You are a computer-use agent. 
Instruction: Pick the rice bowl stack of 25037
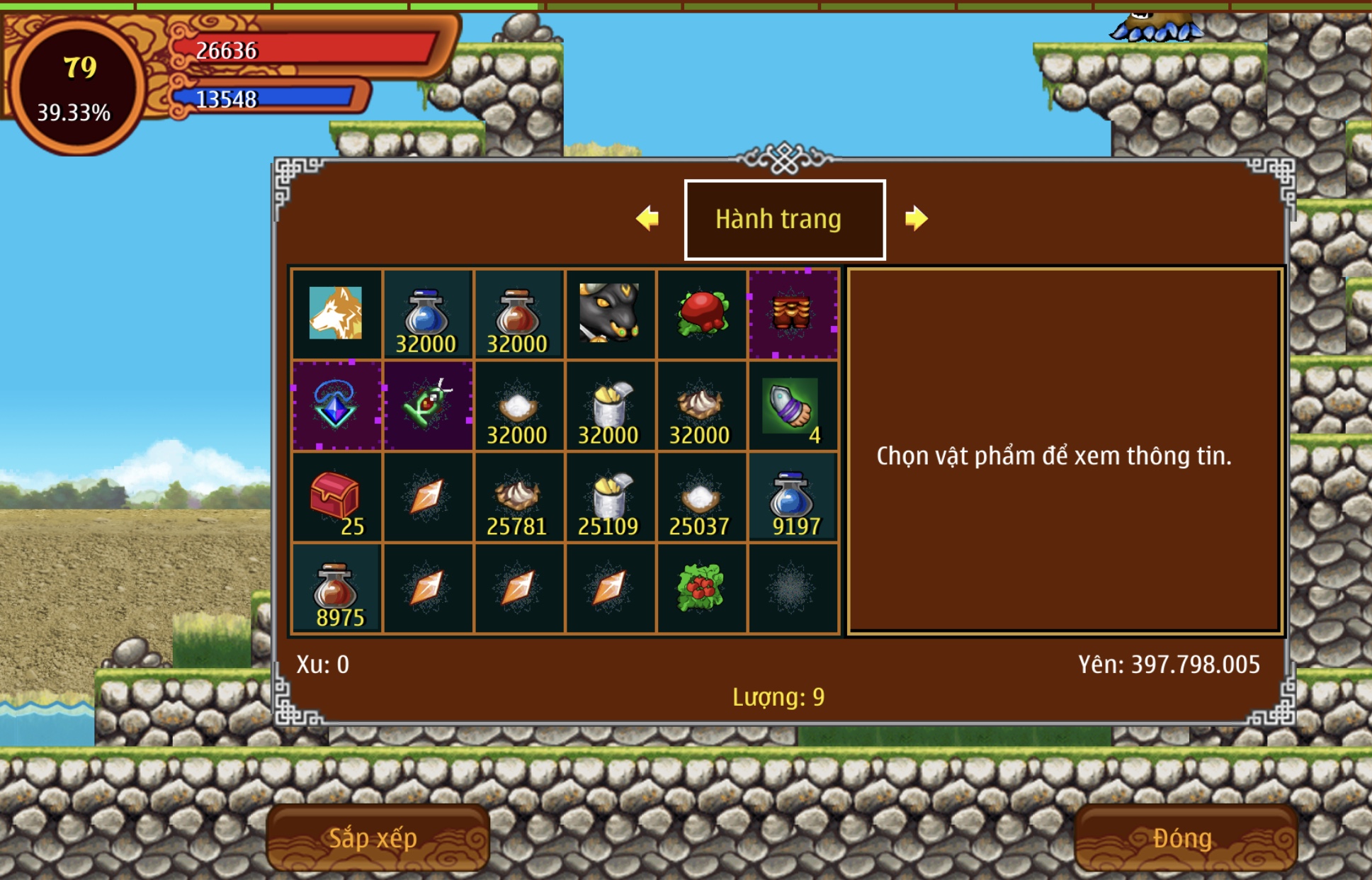701,497
